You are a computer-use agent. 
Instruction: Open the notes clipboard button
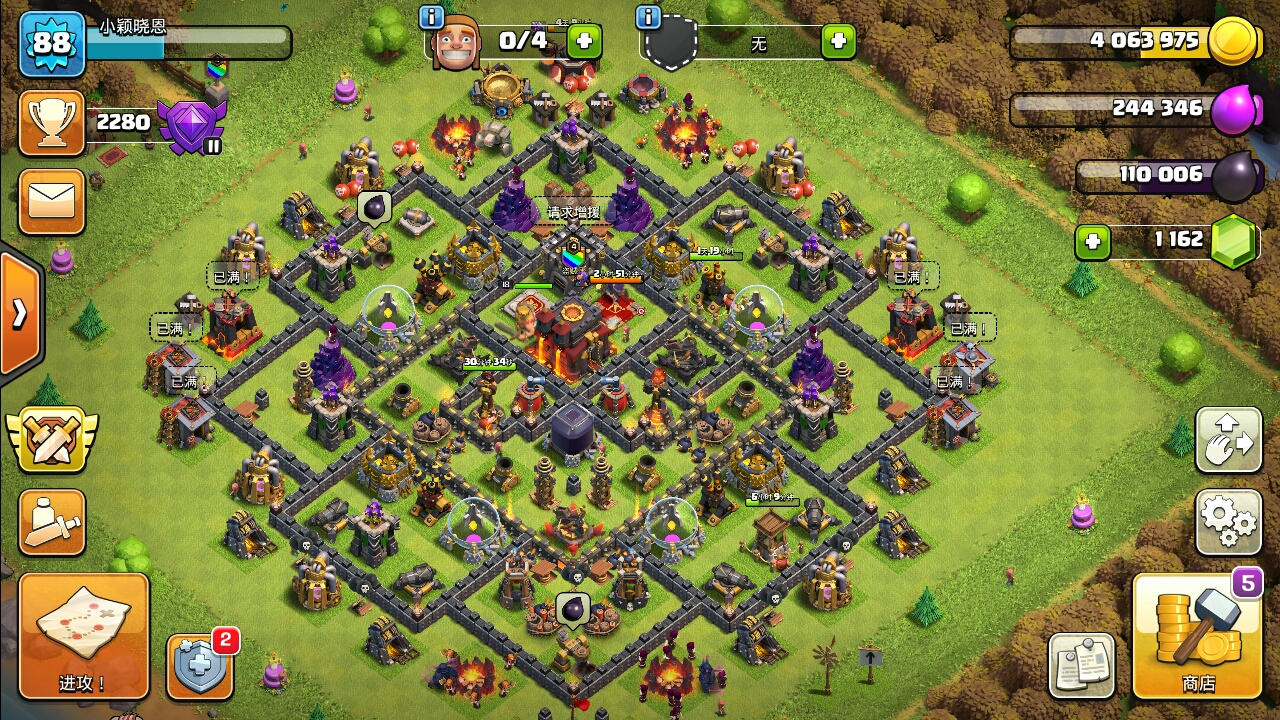(1081, 665)
